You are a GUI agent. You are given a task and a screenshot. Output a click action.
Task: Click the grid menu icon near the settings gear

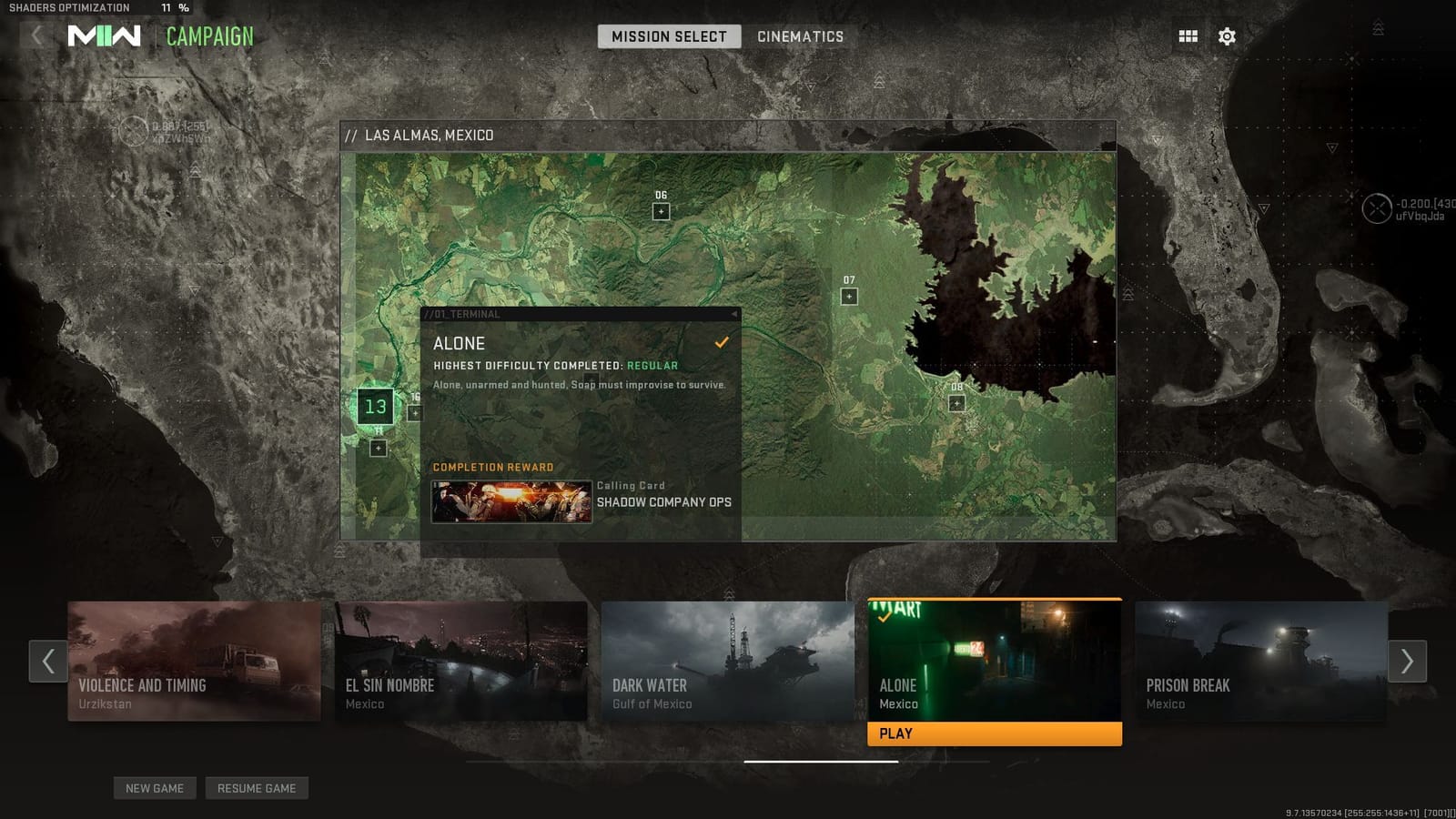1187,36
